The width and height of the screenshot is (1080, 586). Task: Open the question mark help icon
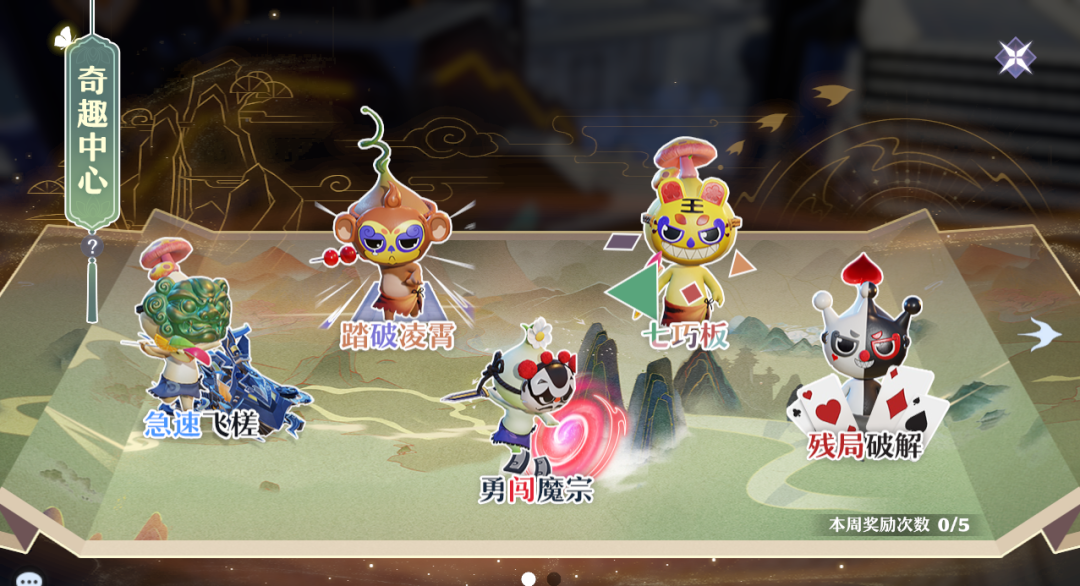(x=92, y=246)
